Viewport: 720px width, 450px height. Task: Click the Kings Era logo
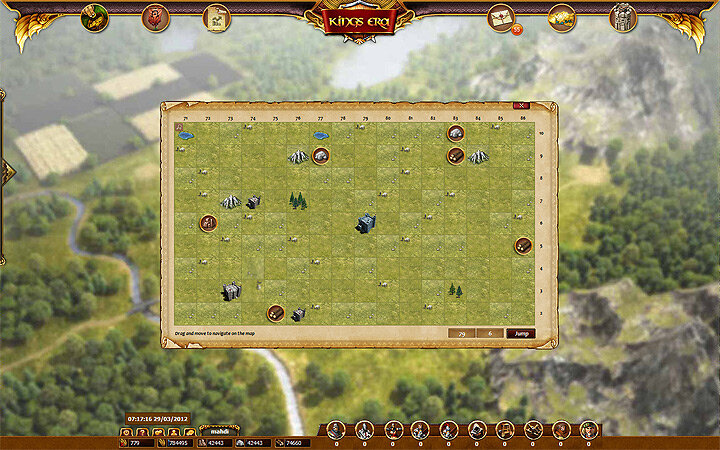point(360,19)
